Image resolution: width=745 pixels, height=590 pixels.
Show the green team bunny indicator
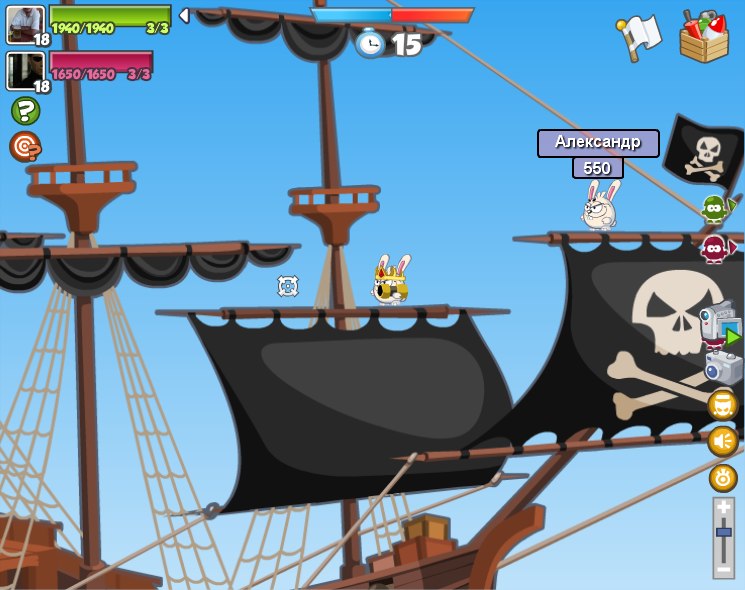(715, 208)
